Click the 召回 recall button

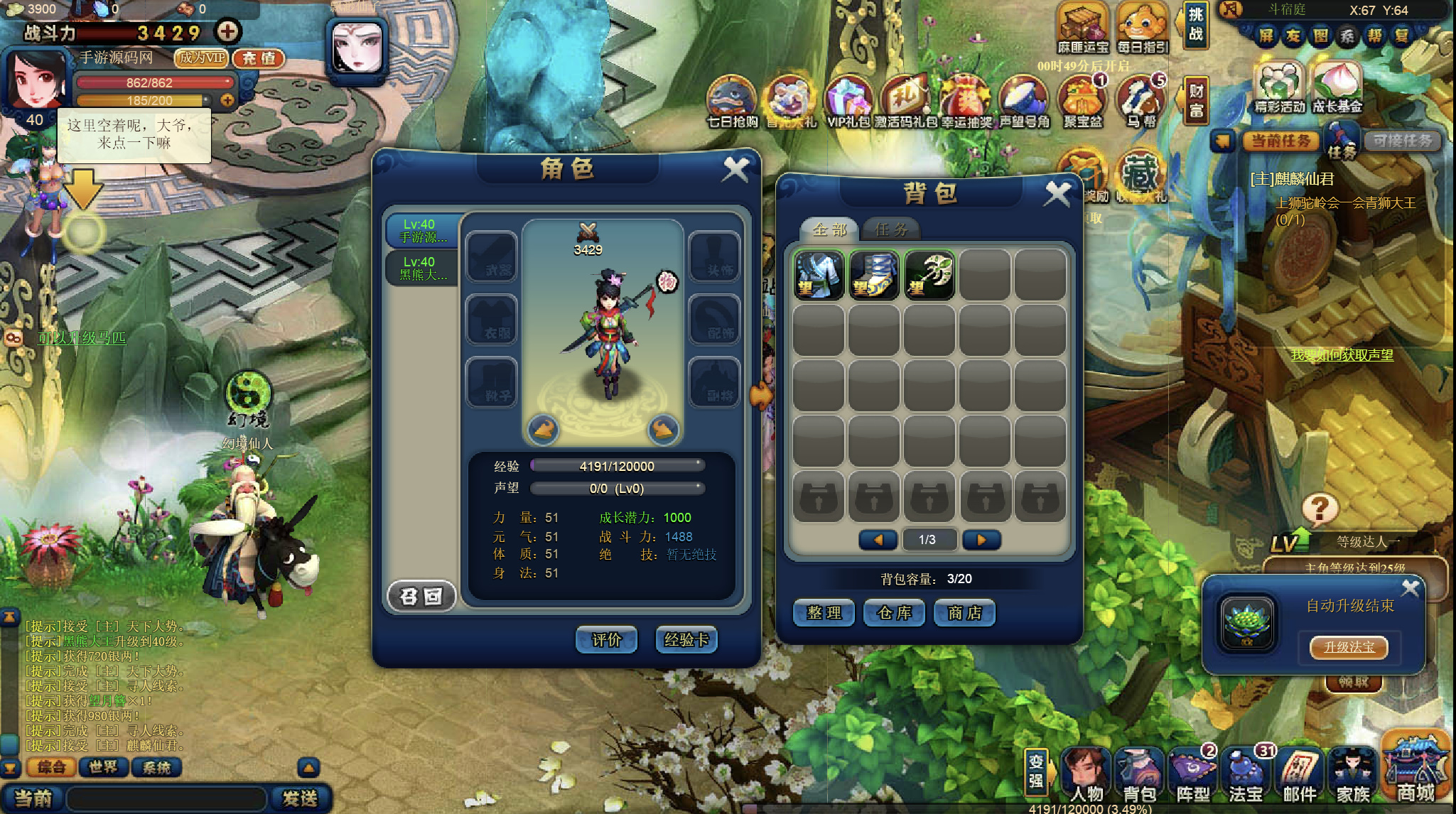coord(421,596)
